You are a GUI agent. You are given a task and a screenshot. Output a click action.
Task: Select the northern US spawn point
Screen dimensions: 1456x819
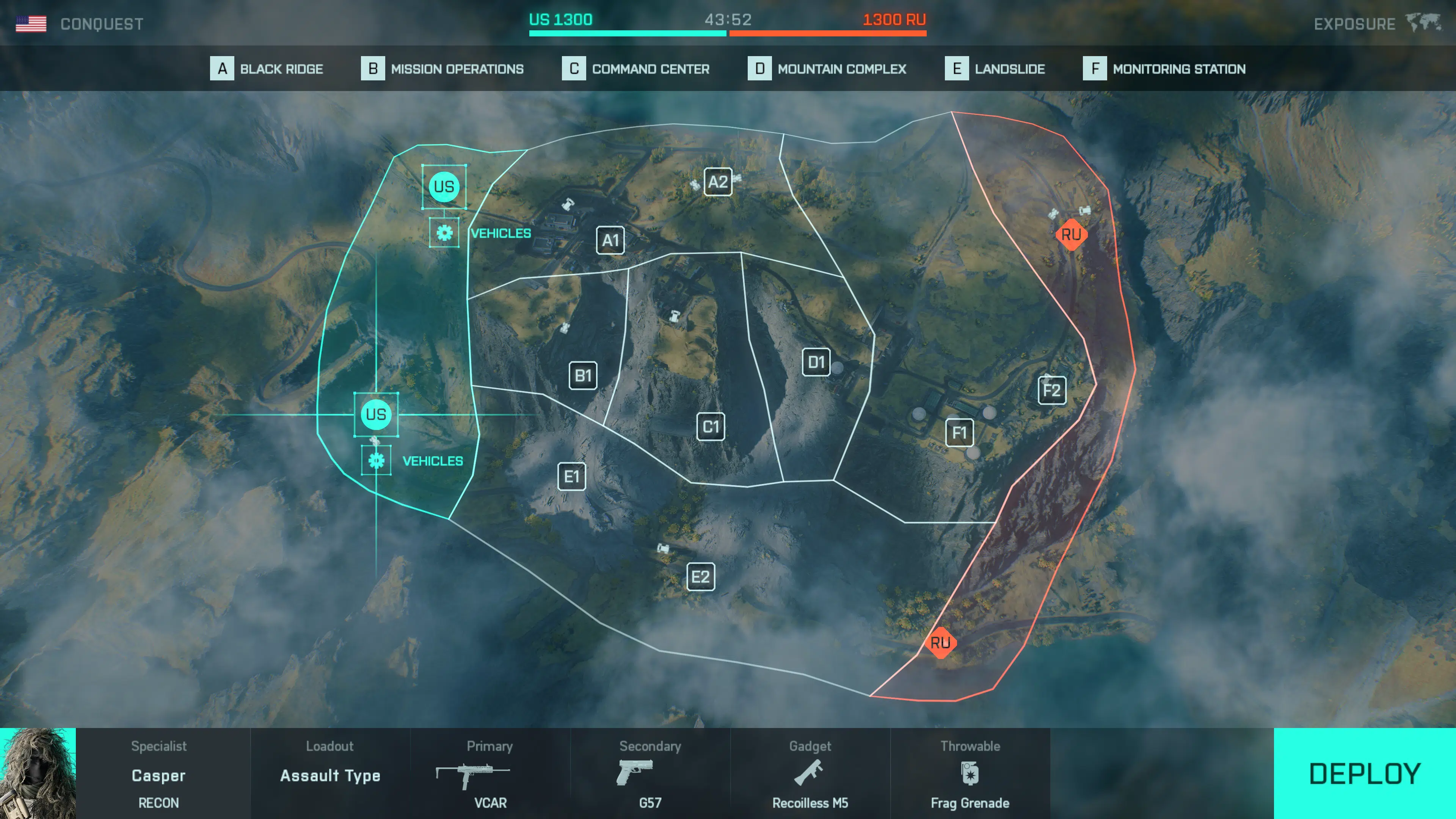click(x=444, y=187)
